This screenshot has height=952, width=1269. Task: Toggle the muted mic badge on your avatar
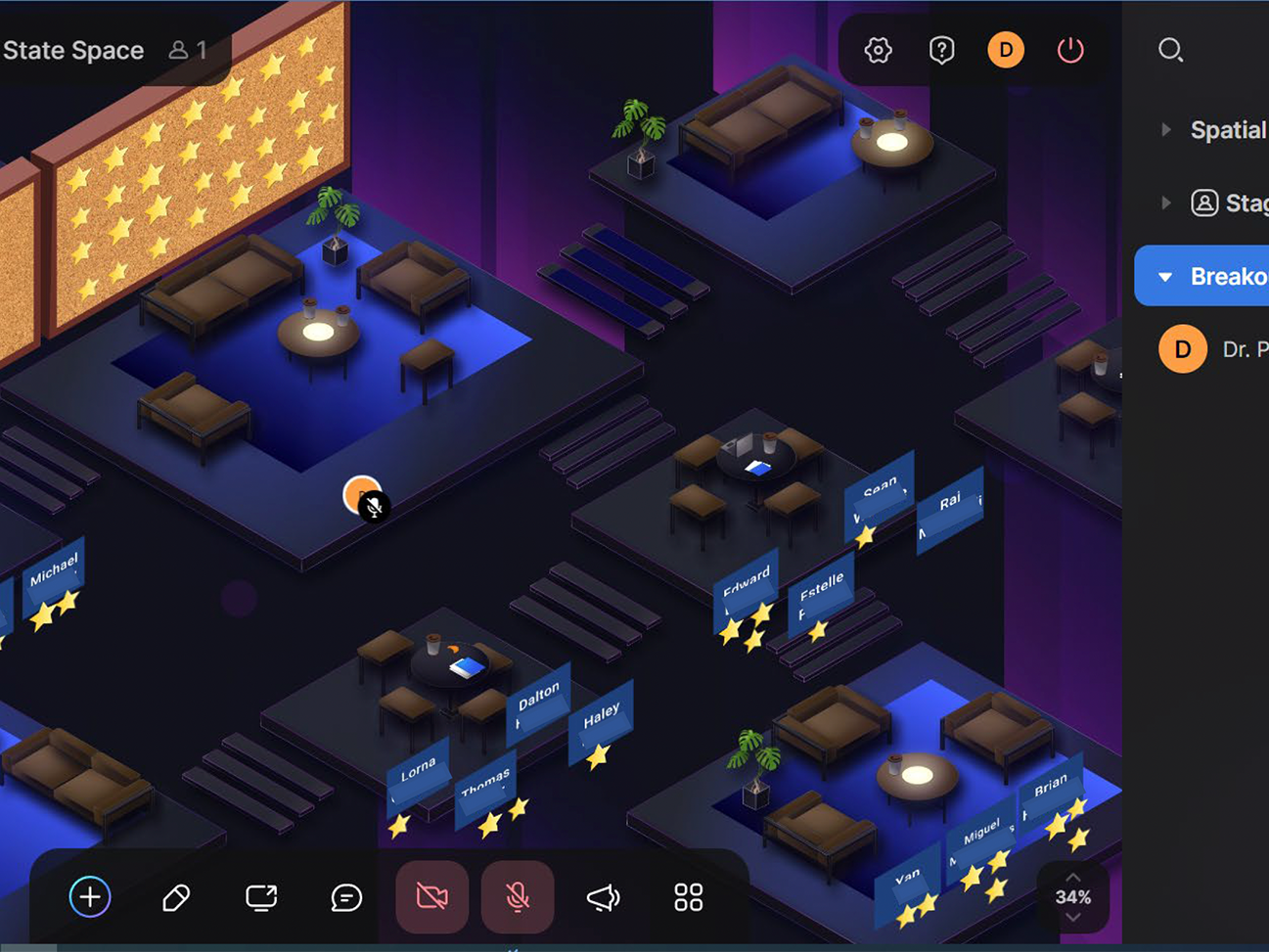pos(376,508)
